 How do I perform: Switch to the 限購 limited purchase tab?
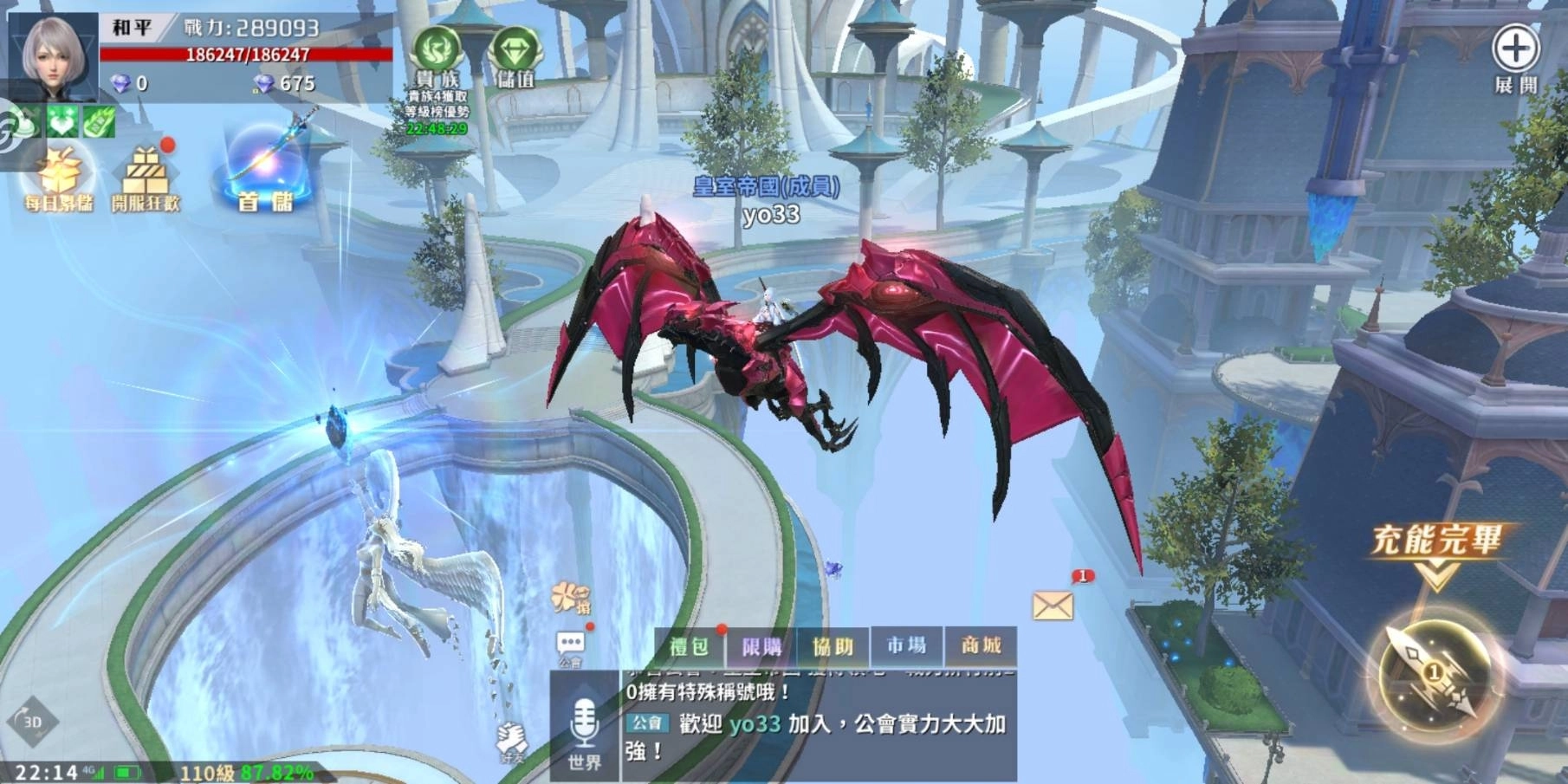point(761,646)
